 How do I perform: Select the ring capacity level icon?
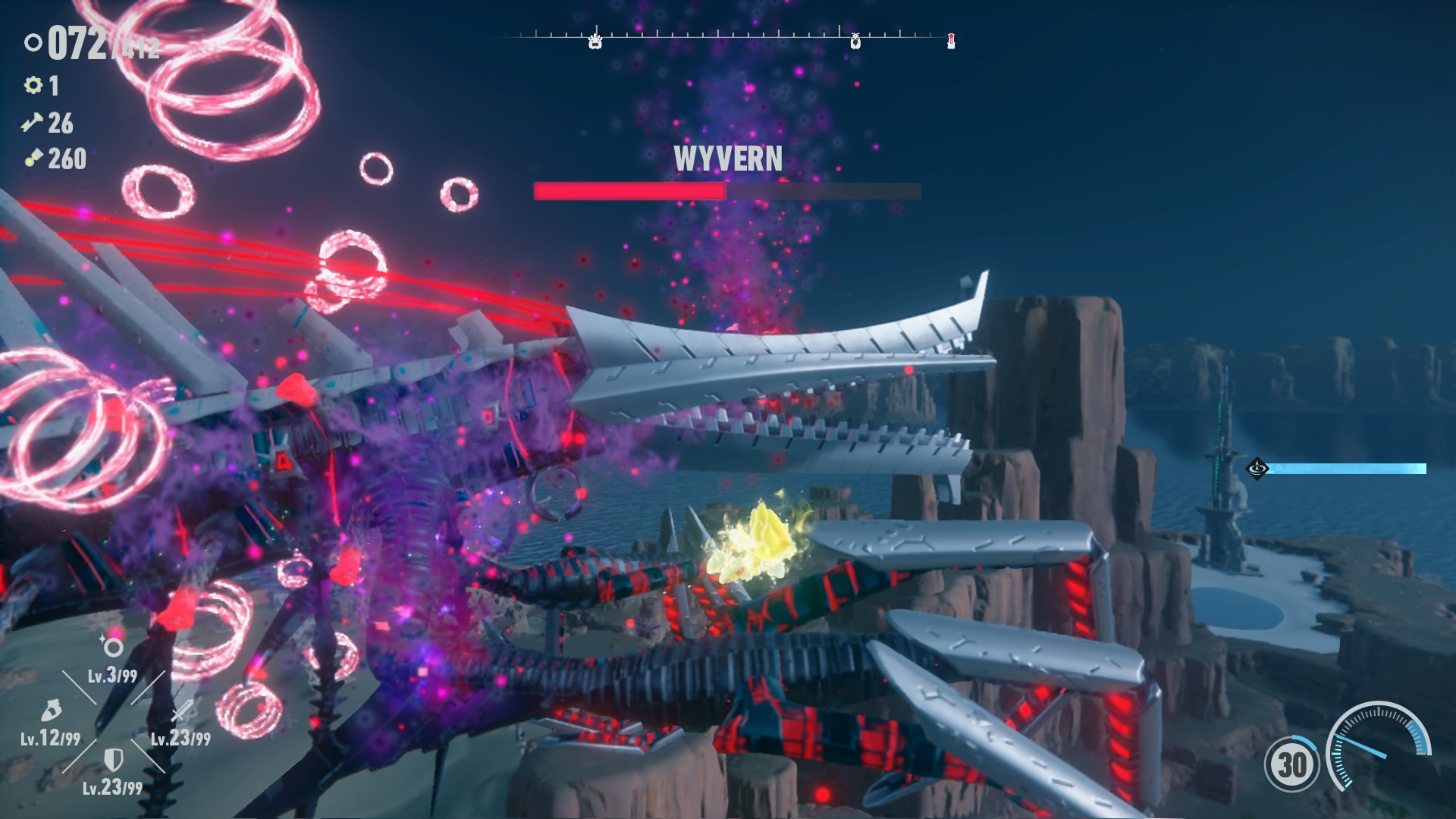[113, 647]
